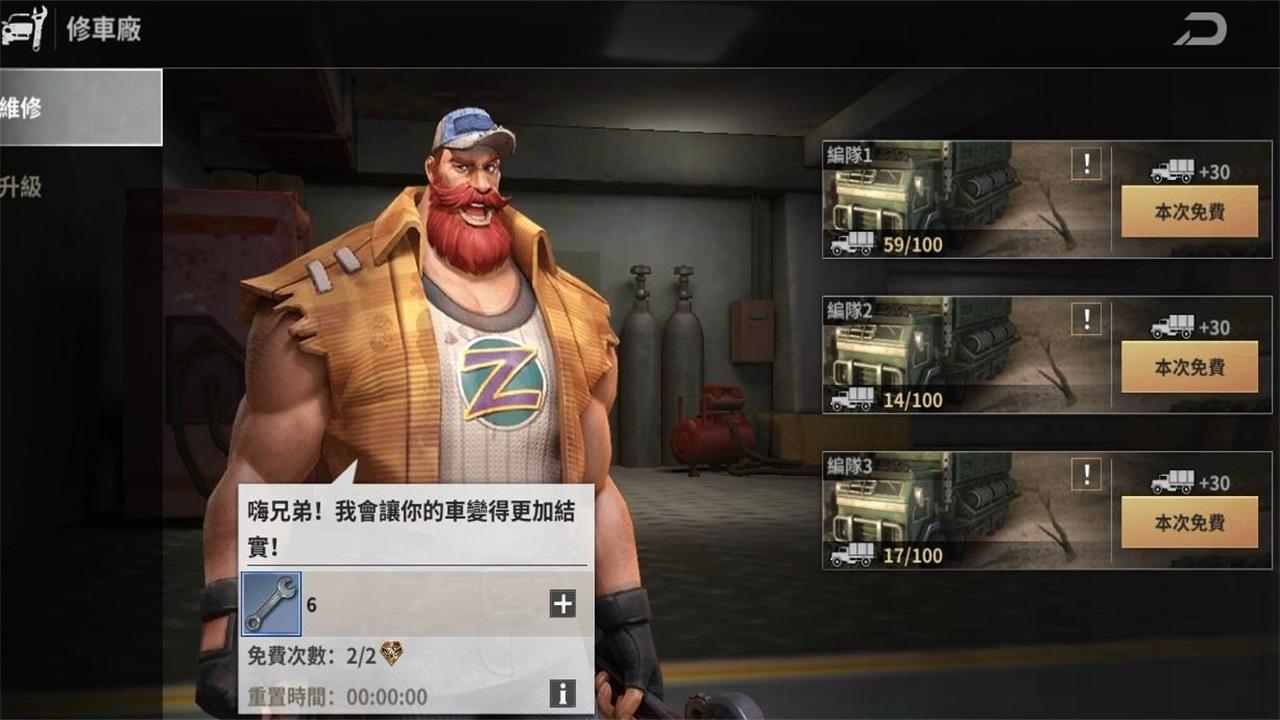This screenshot has height=720, width=1280.
Task: Click the truck durability icon next to 59/100
Action: (x=852, y=243)
